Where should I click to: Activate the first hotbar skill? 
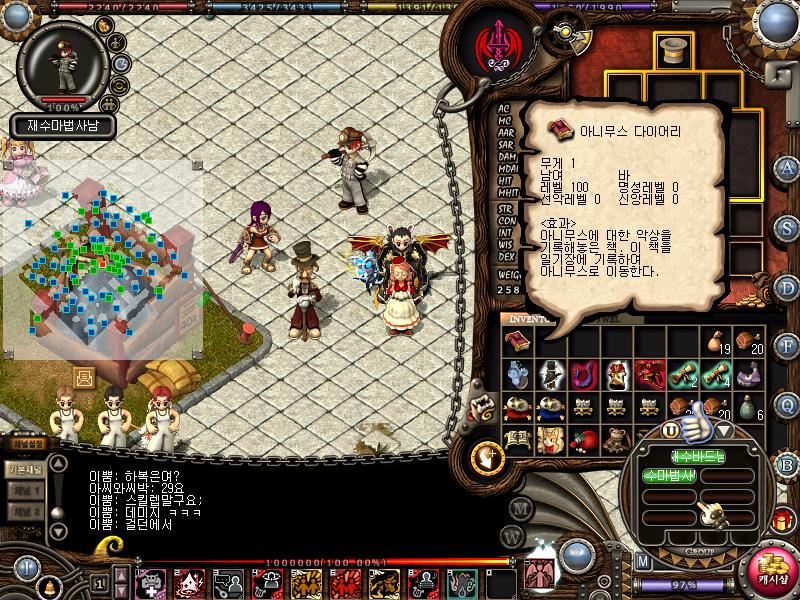coord(151,582)
